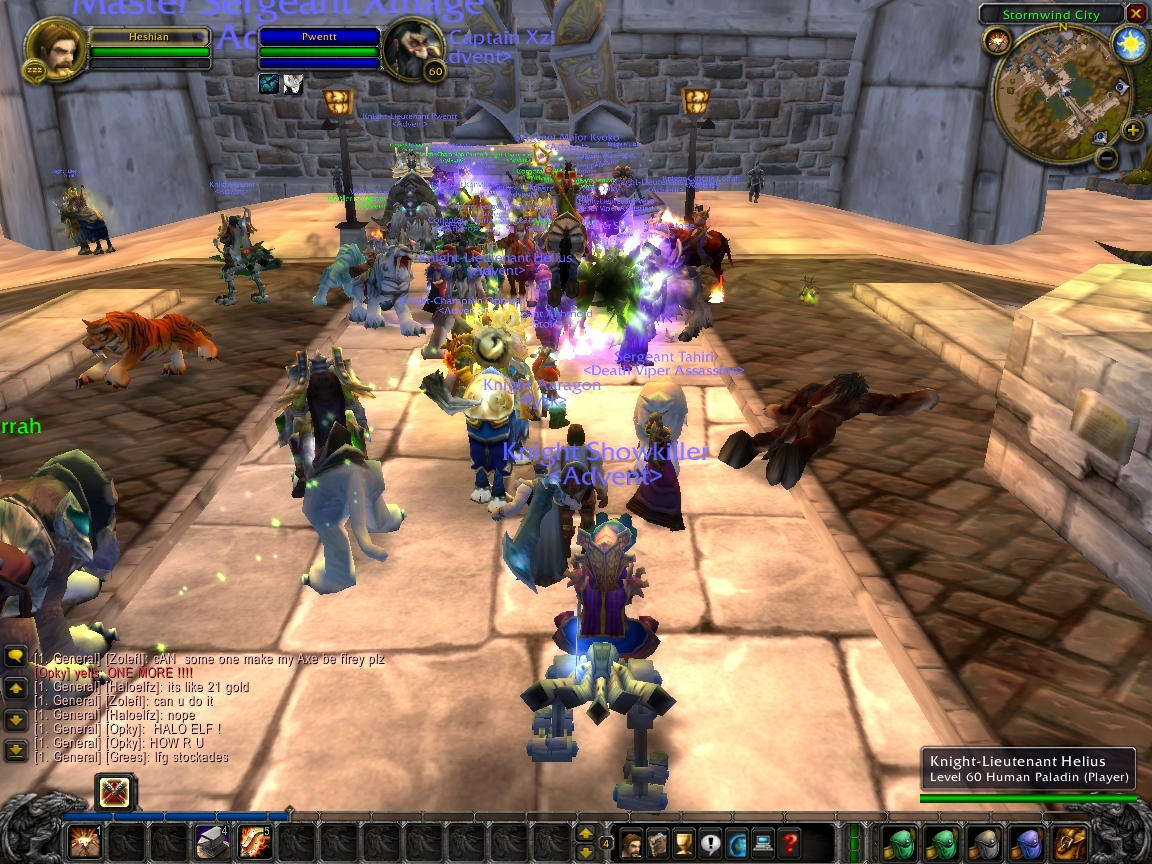Close the minimap with the X button
This screenshot has height=864, width=1152.
coord(1135,14)
